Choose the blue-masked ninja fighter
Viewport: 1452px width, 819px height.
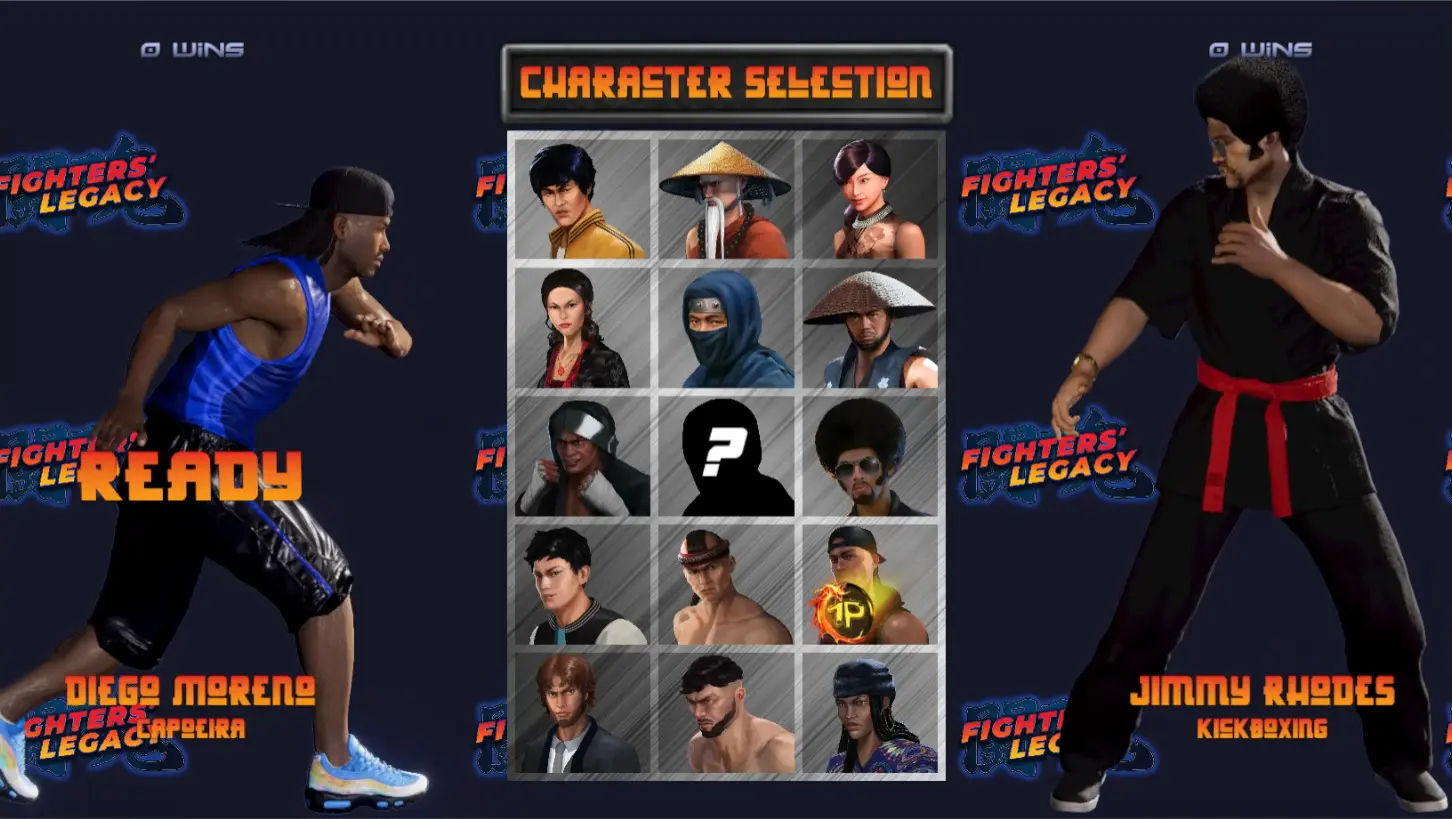pyautogui.click(x=725, y=328)
